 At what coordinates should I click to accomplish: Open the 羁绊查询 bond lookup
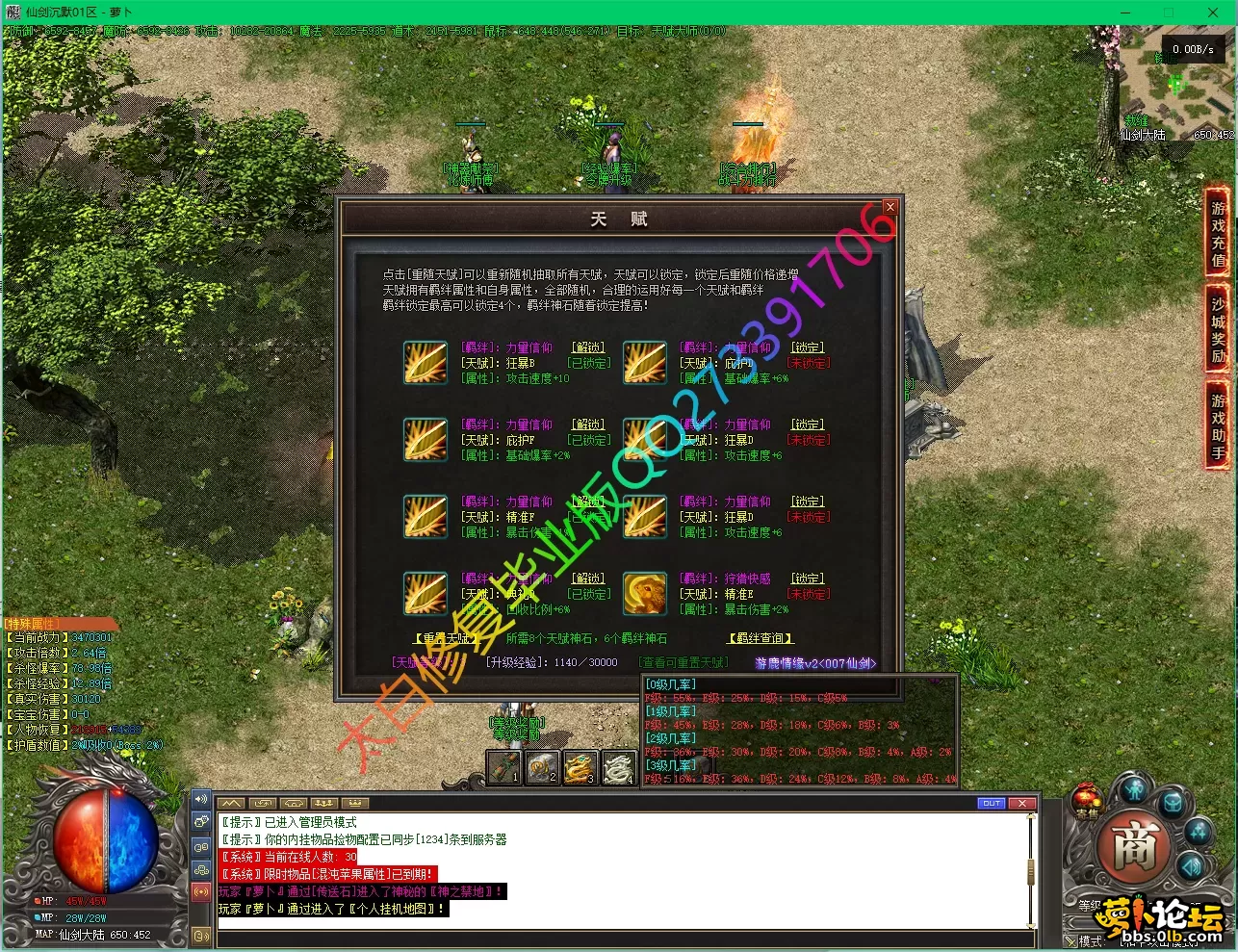tap(760, 638)
